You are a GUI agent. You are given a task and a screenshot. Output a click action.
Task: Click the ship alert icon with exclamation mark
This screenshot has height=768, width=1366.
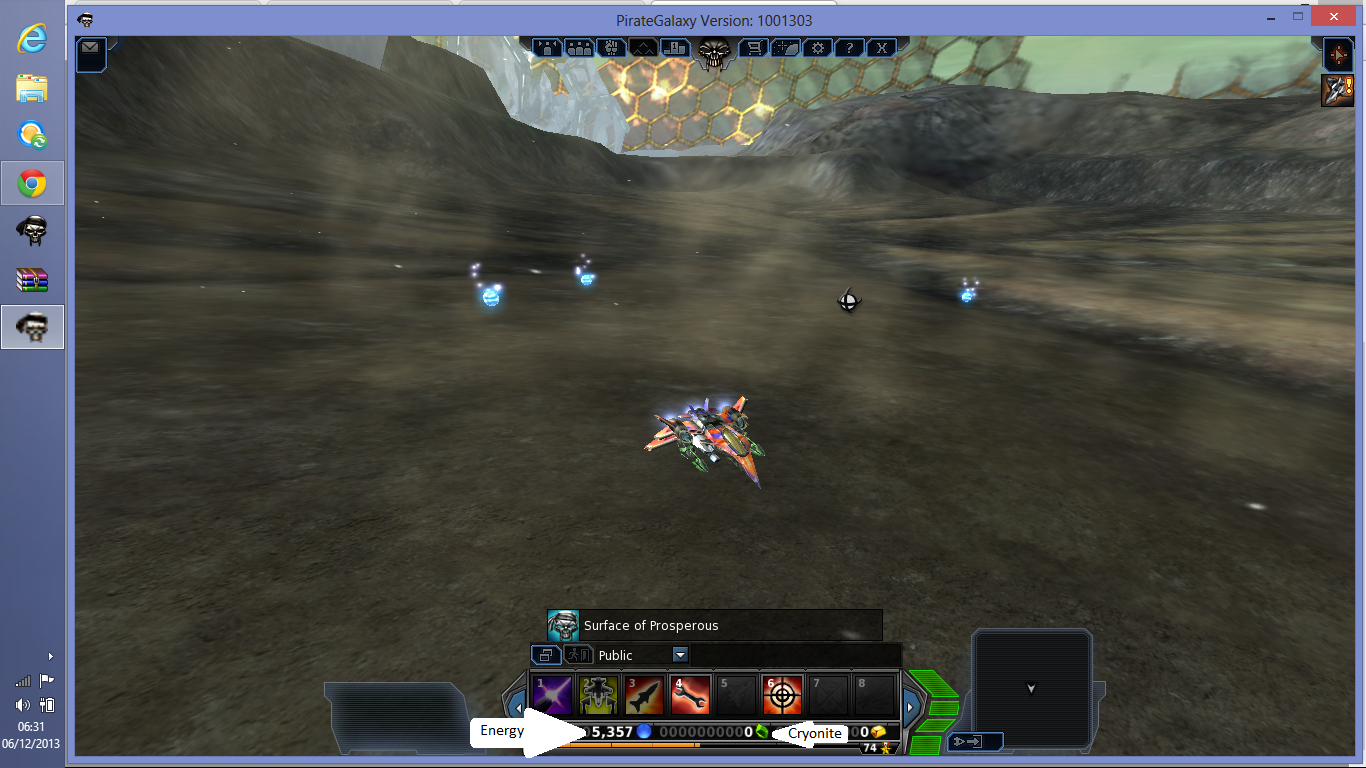(x=1337, y=90)
